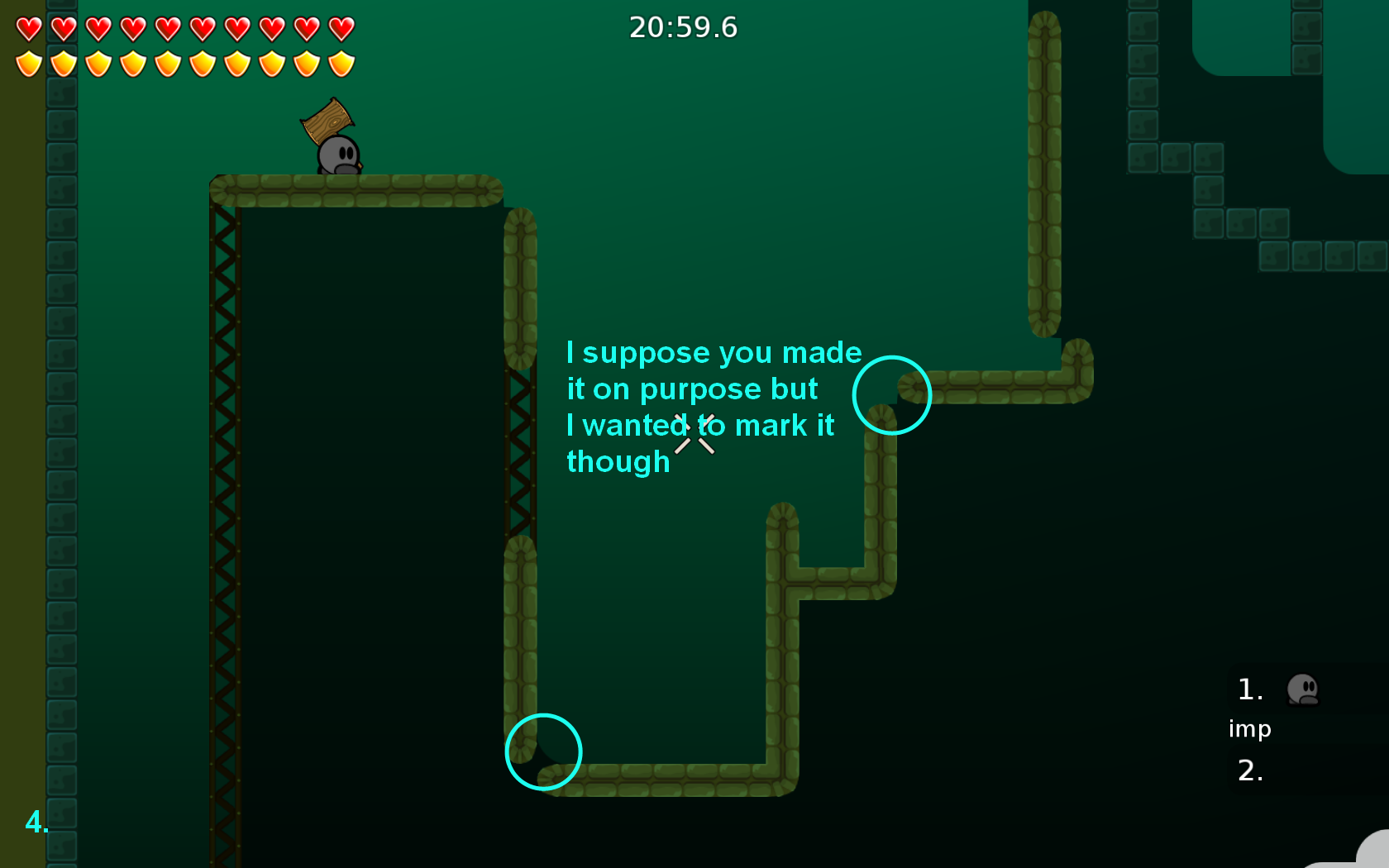Click the crosshair cursor marker

(694, 436)
